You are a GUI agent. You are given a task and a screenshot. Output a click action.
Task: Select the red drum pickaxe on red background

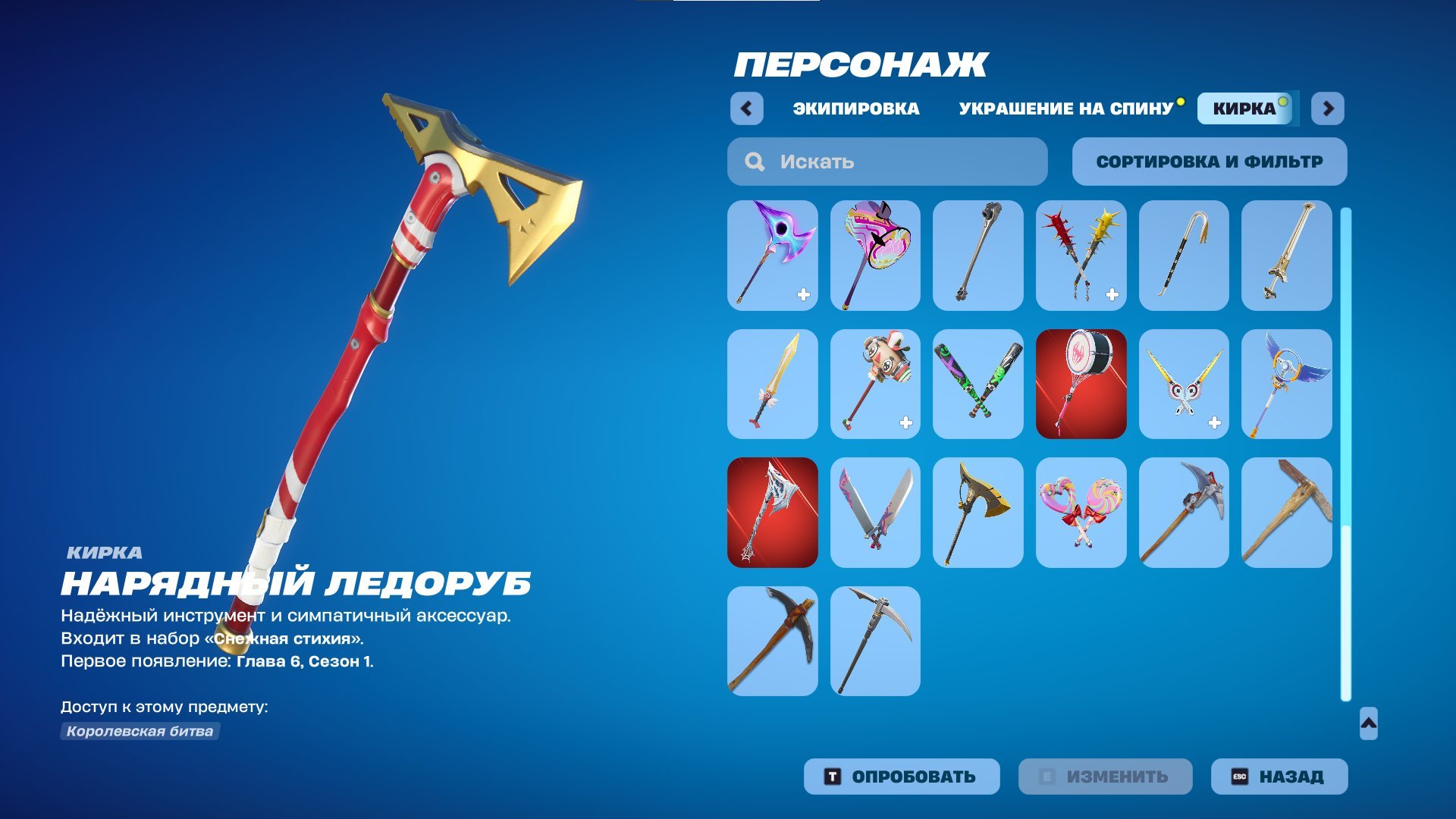[x=1081, y=384]
